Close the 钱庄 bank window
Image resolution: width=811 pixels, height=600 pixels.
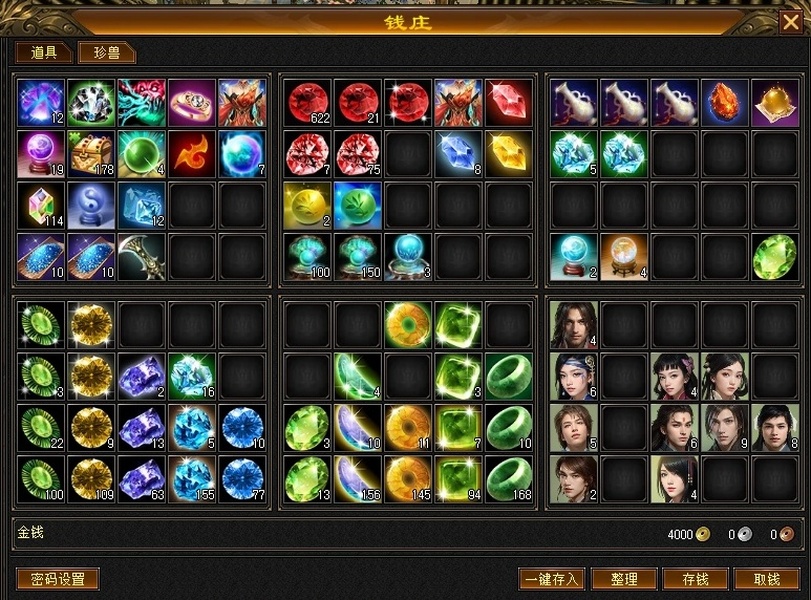click(x=790, y=22)
